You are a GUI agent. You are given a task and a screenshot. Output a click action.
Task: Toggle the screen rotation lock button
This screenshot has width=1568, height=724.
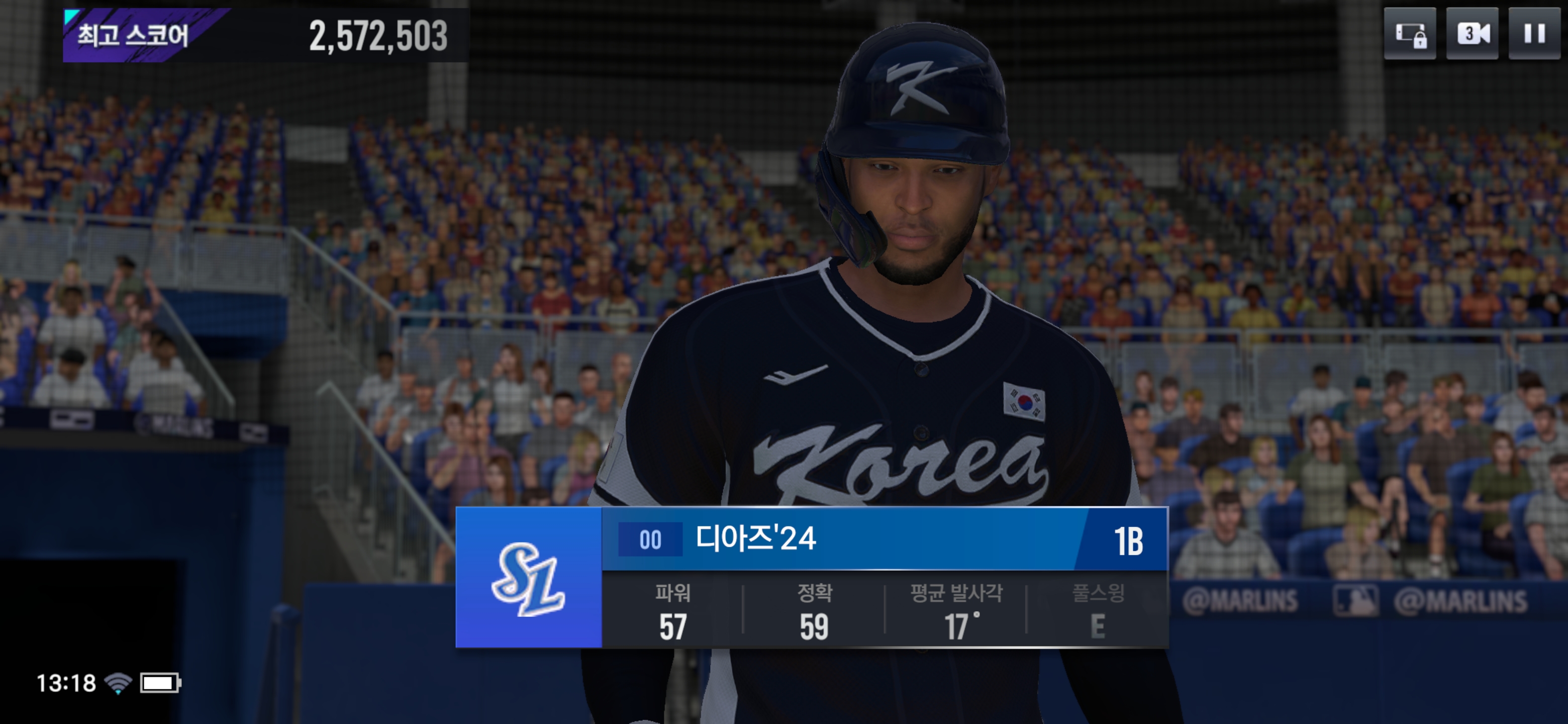(1410, 34)
